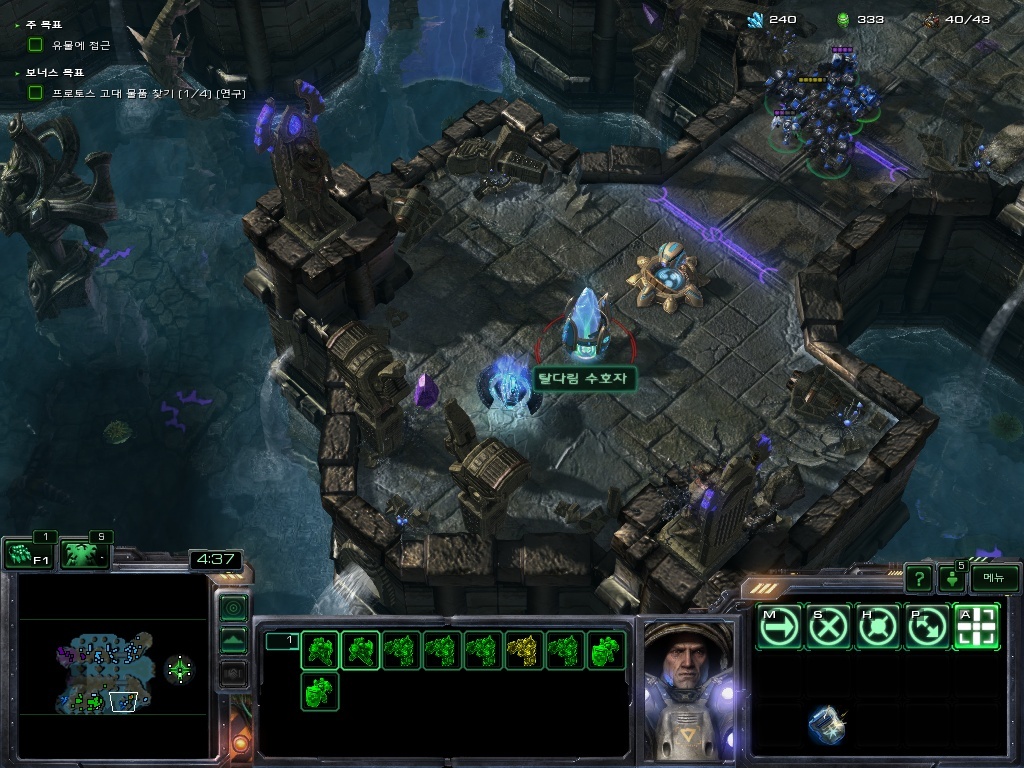Click the Stop command button
Viewport: 1024px width, 768px height.
click(x=829, y=627)
